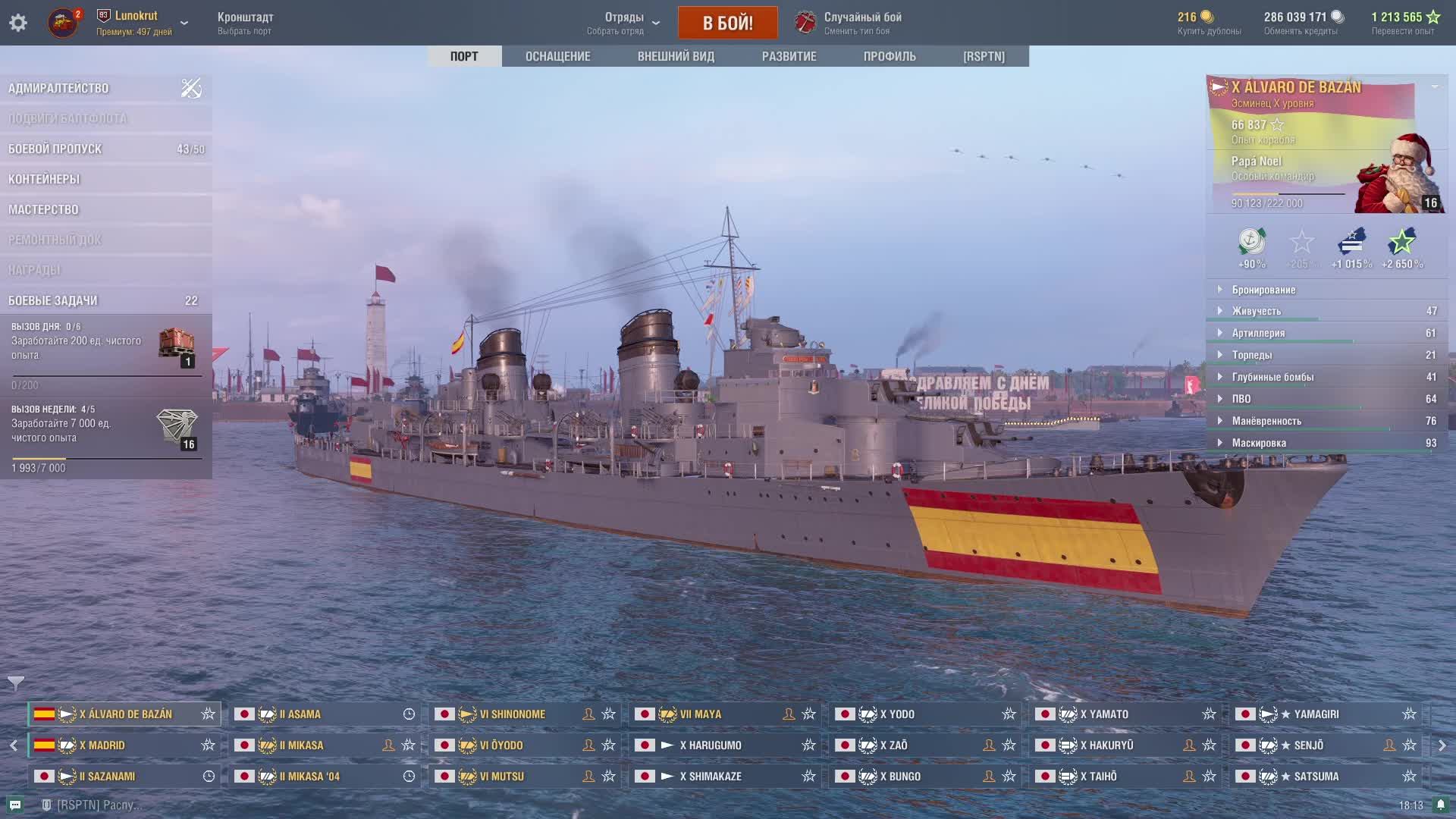Expand the Артиллерия ship stats row
Viewport: 1456px width, 819px height.
[1258, 333]
